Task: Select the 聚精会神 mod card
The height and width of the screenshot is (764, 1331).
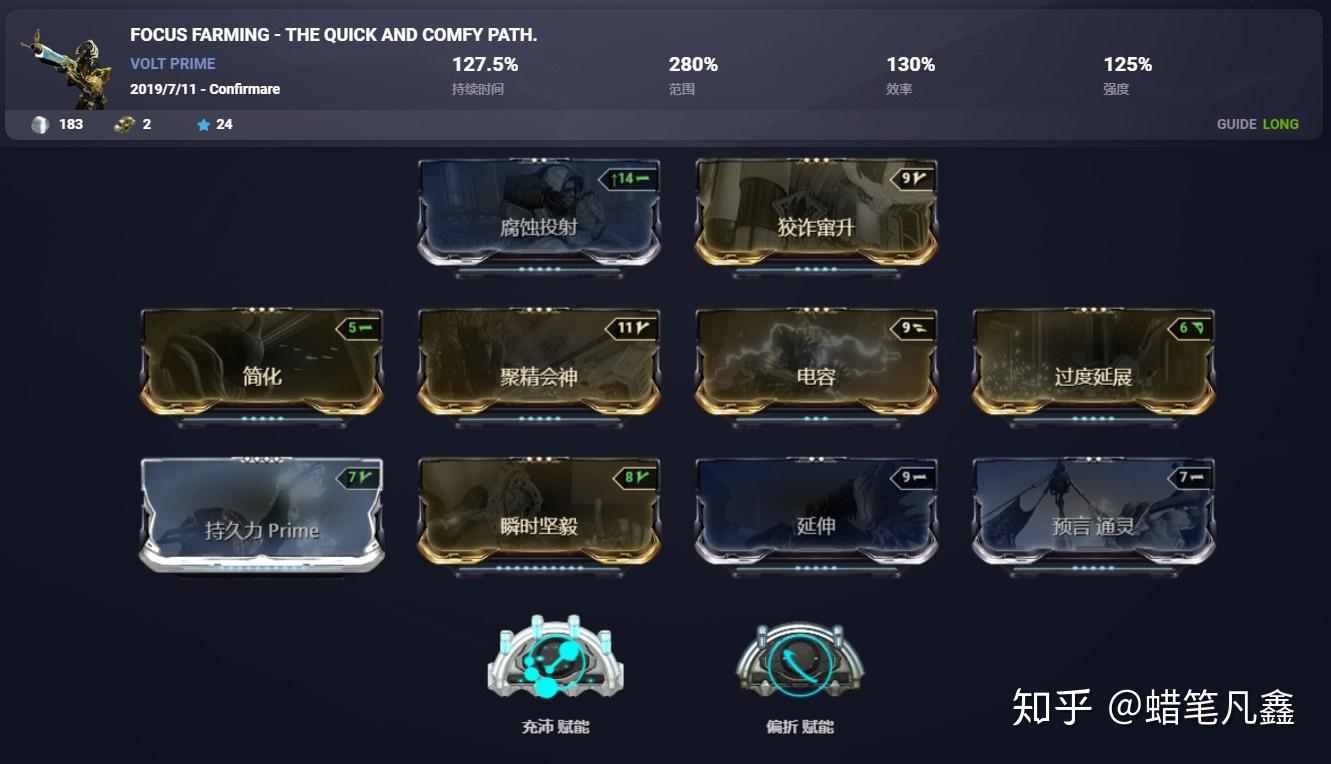Action: point(538,367)
